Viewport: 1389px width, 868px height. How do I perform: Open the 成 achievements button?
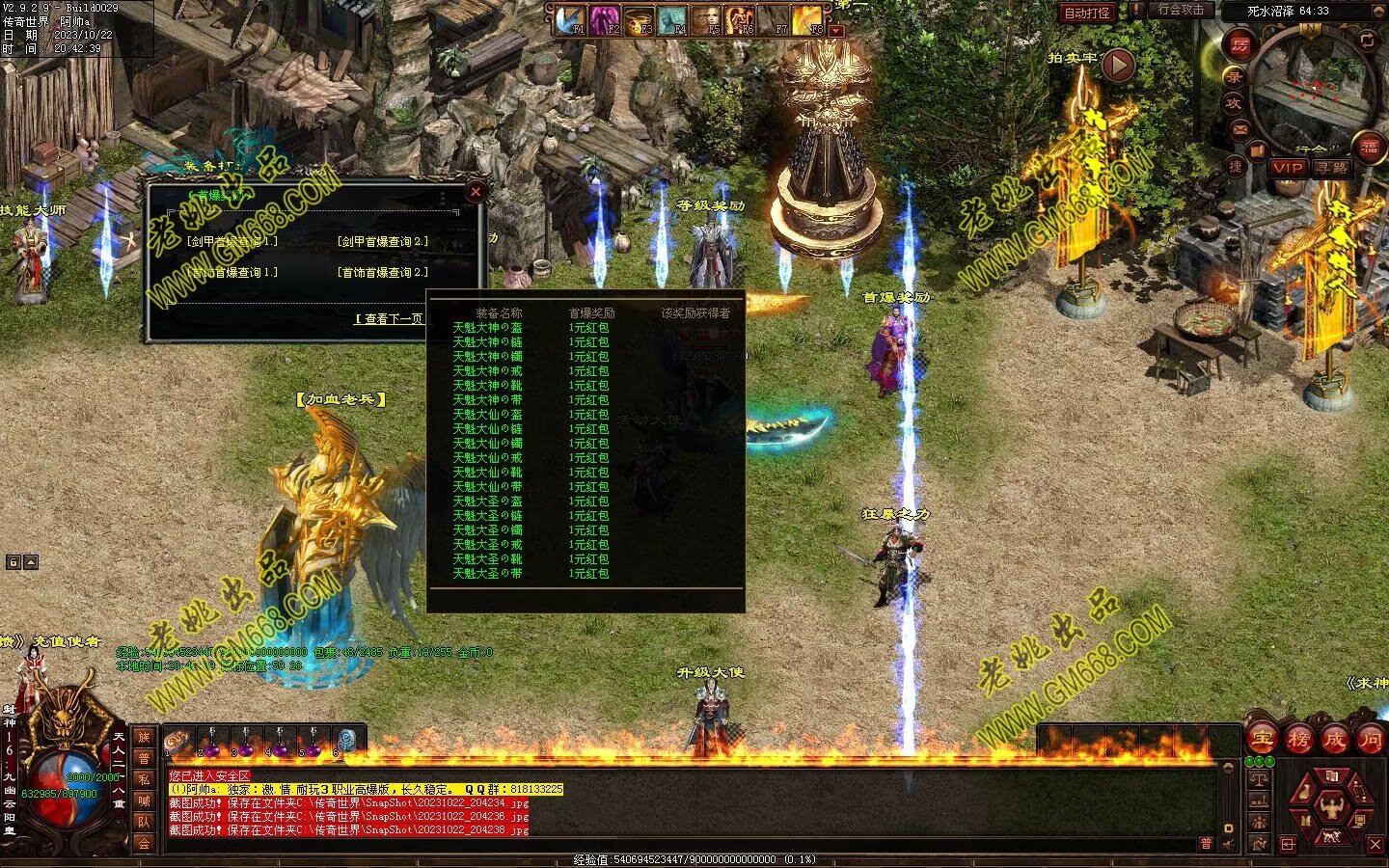[x=1334, y=740]
